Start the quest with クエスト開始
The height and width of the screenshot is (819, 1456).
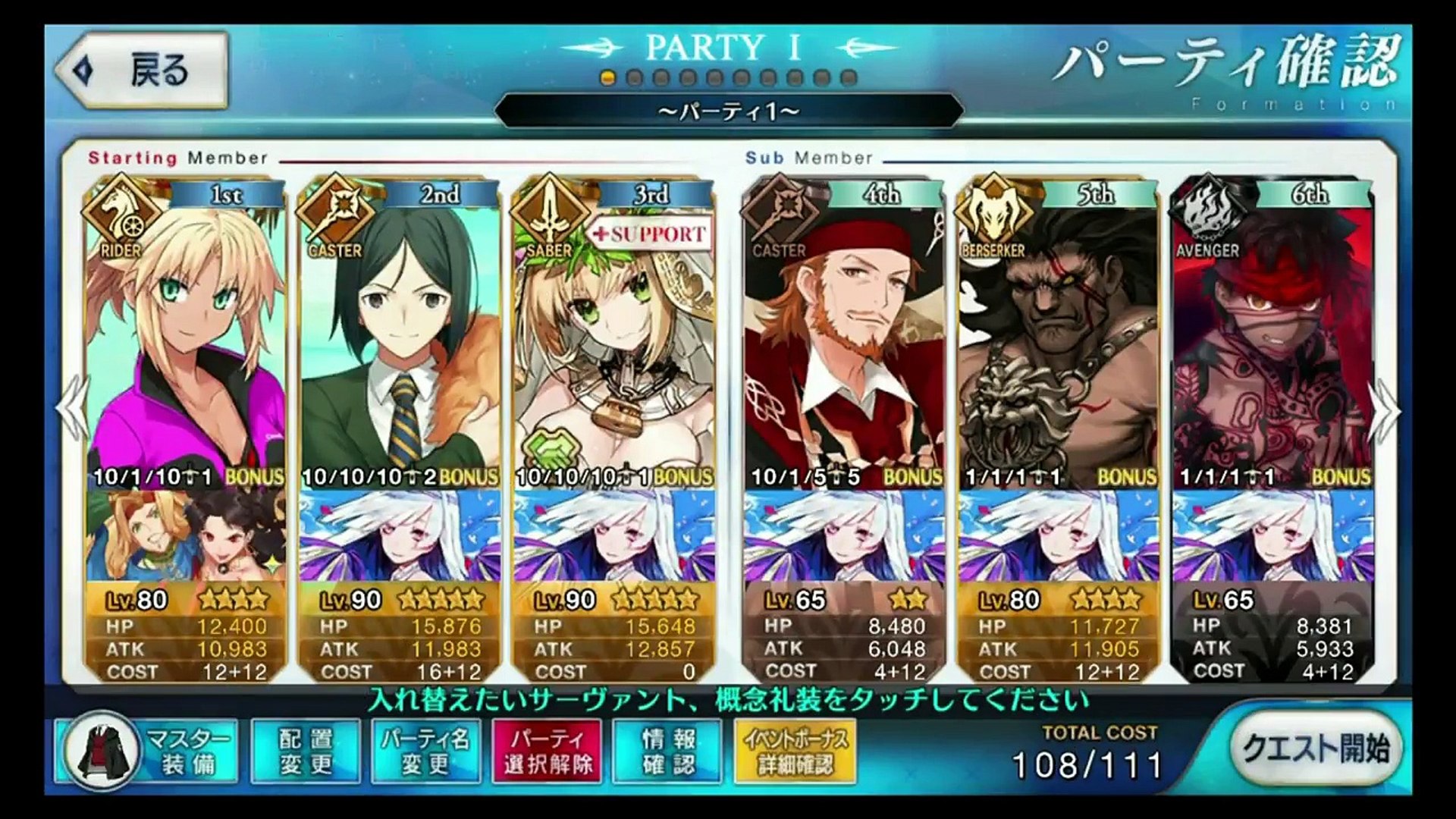[x=1316, y=748]
